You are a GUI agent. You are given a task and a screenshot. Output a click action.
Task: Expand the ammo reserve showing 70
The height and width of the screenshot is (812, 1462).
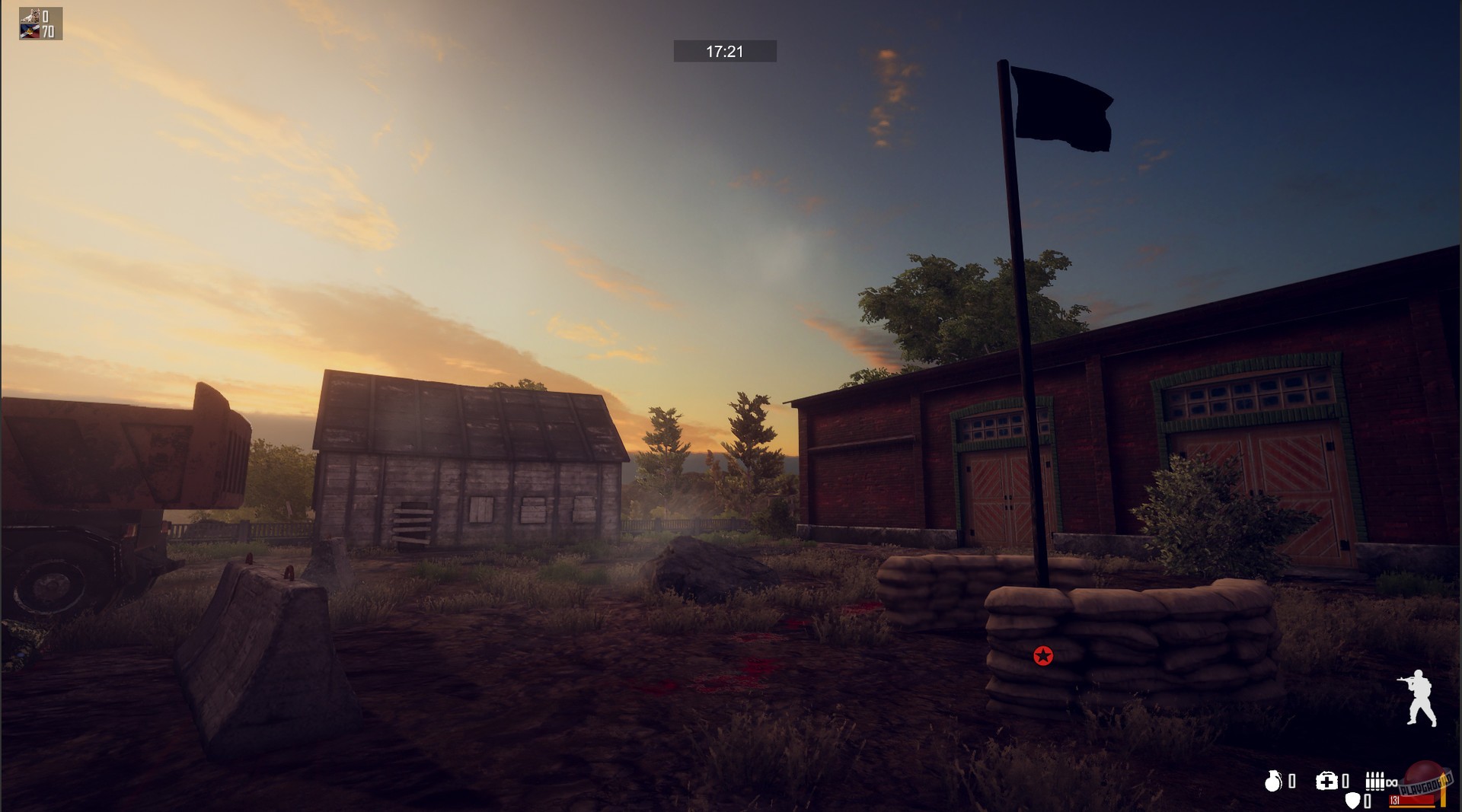(47, 31)
